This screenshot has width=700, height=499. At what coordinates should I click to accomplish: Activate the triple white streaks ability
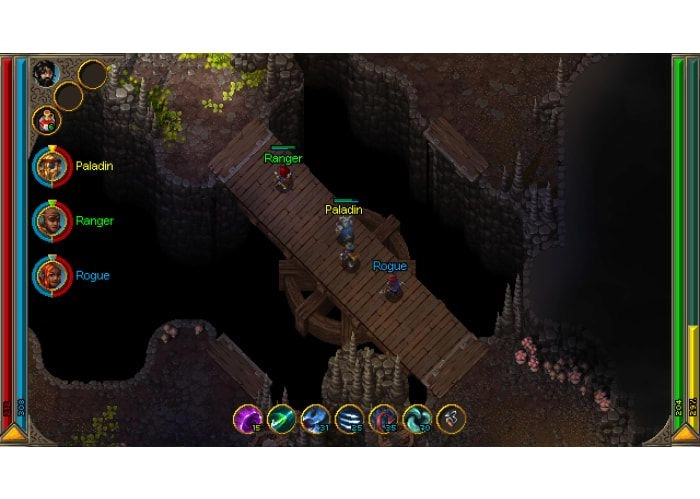(x=349, y=419)
